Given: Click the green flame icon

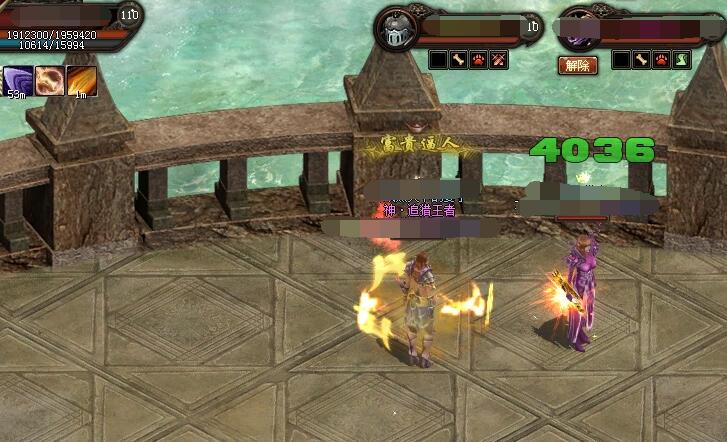Looking at the screenshot, I should pyautogui.click(x=681, y=60).
